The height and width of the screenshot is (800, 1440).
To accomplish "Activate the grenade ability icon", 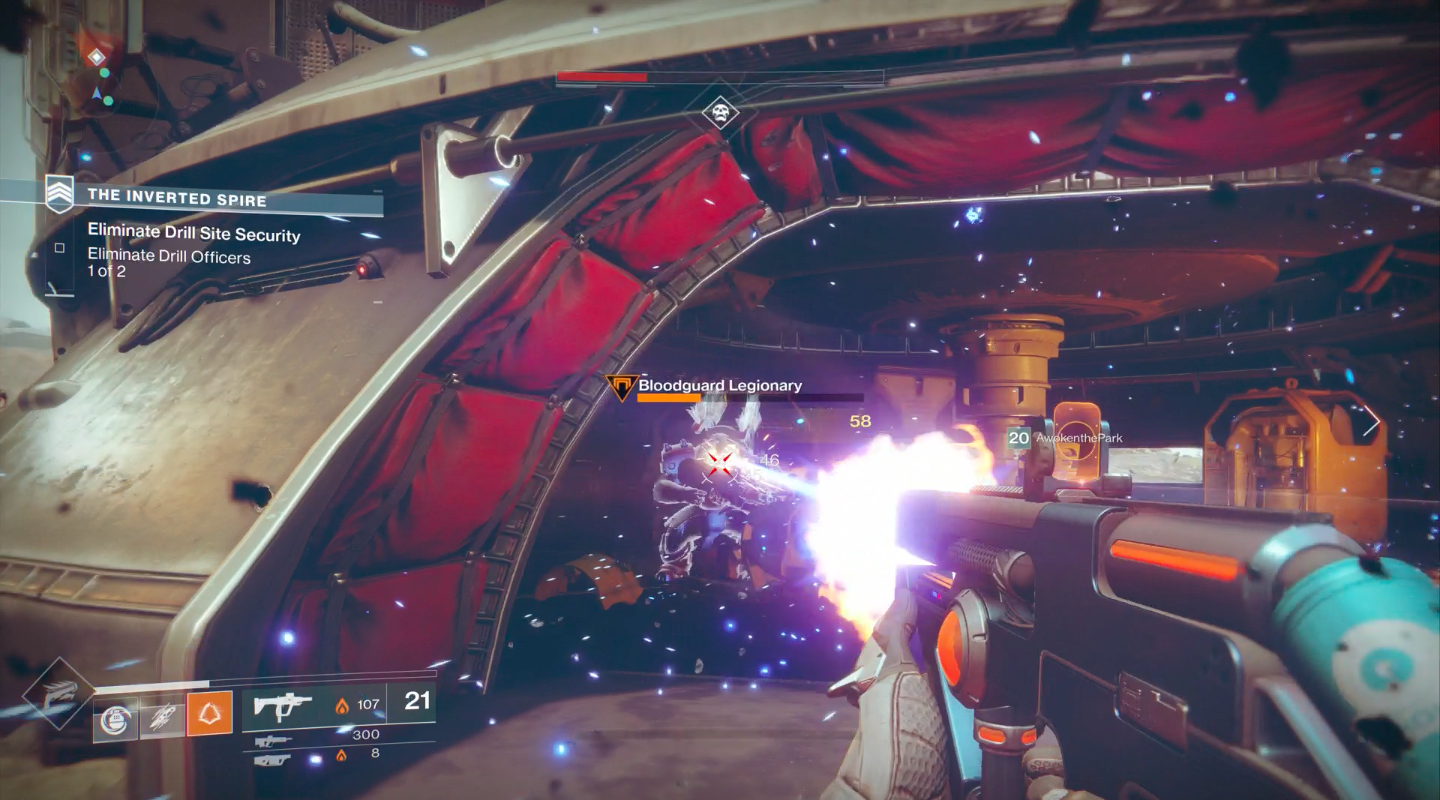I will coord(116,716).
